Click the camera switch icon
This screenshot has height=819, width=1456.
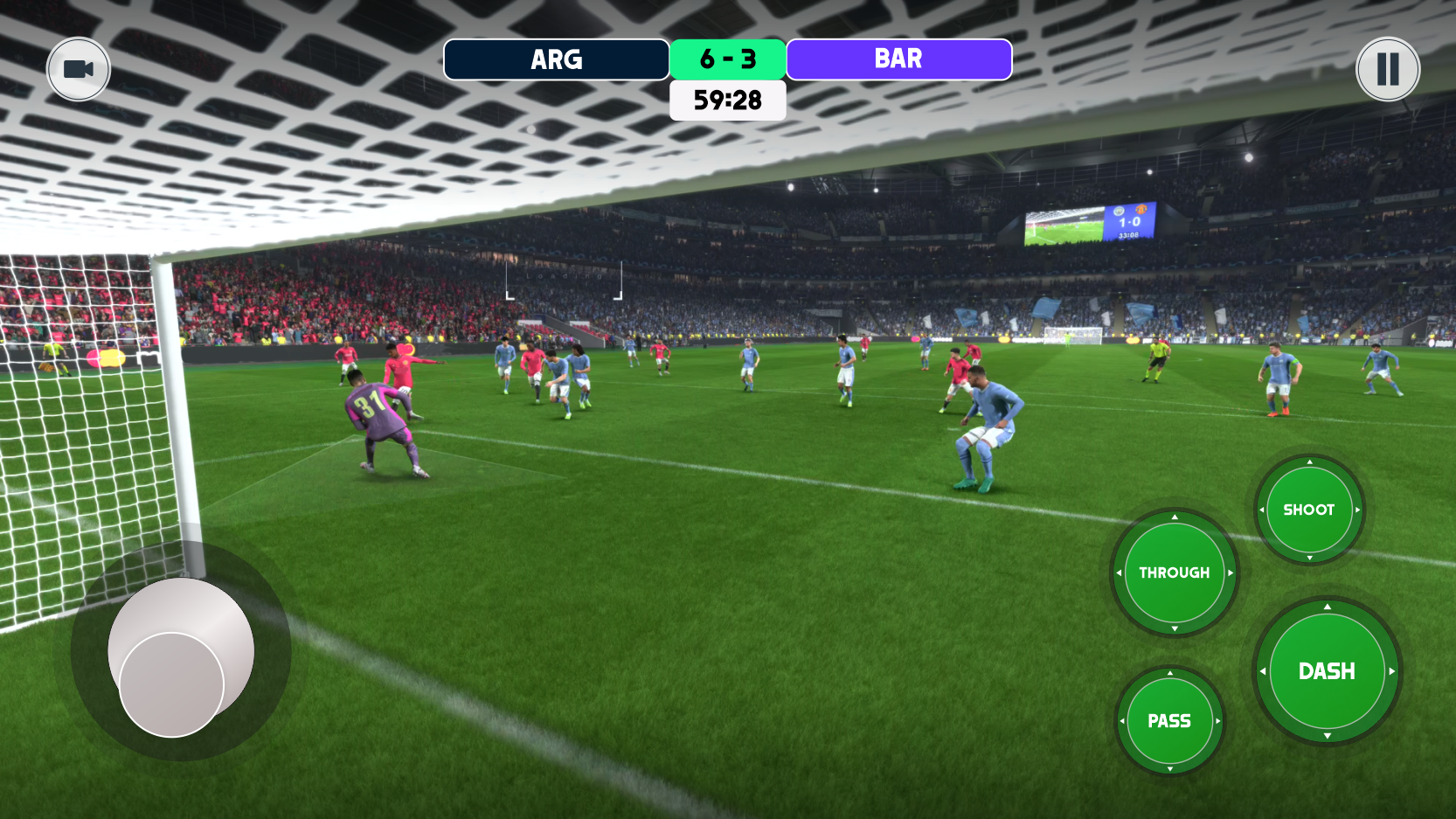[78, 68]
